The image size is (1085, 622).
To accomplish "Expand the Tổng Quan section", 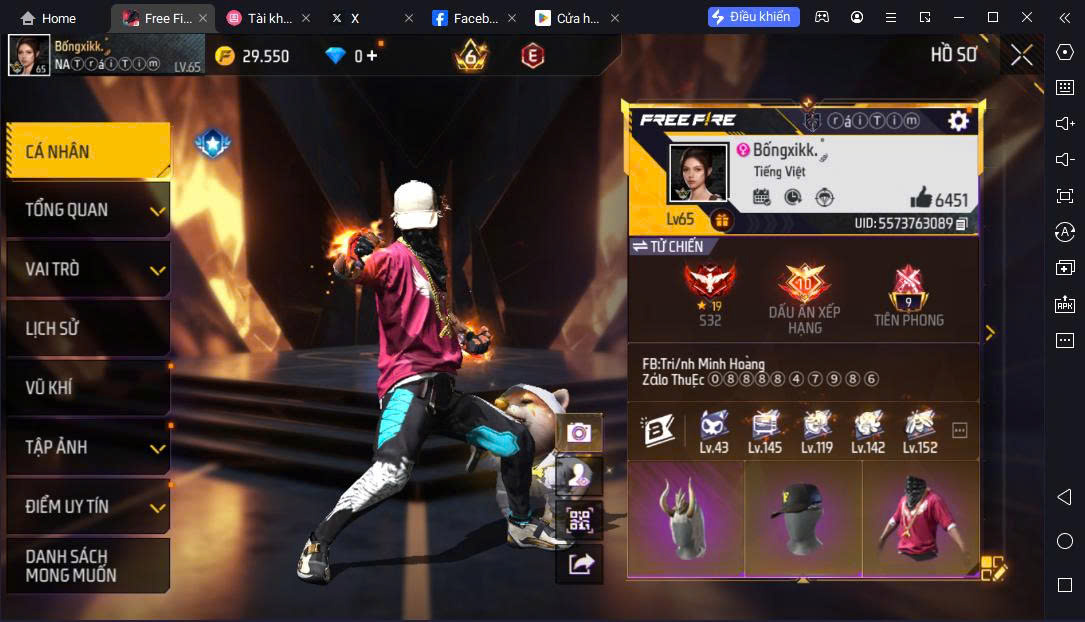I will coord(88,210).
